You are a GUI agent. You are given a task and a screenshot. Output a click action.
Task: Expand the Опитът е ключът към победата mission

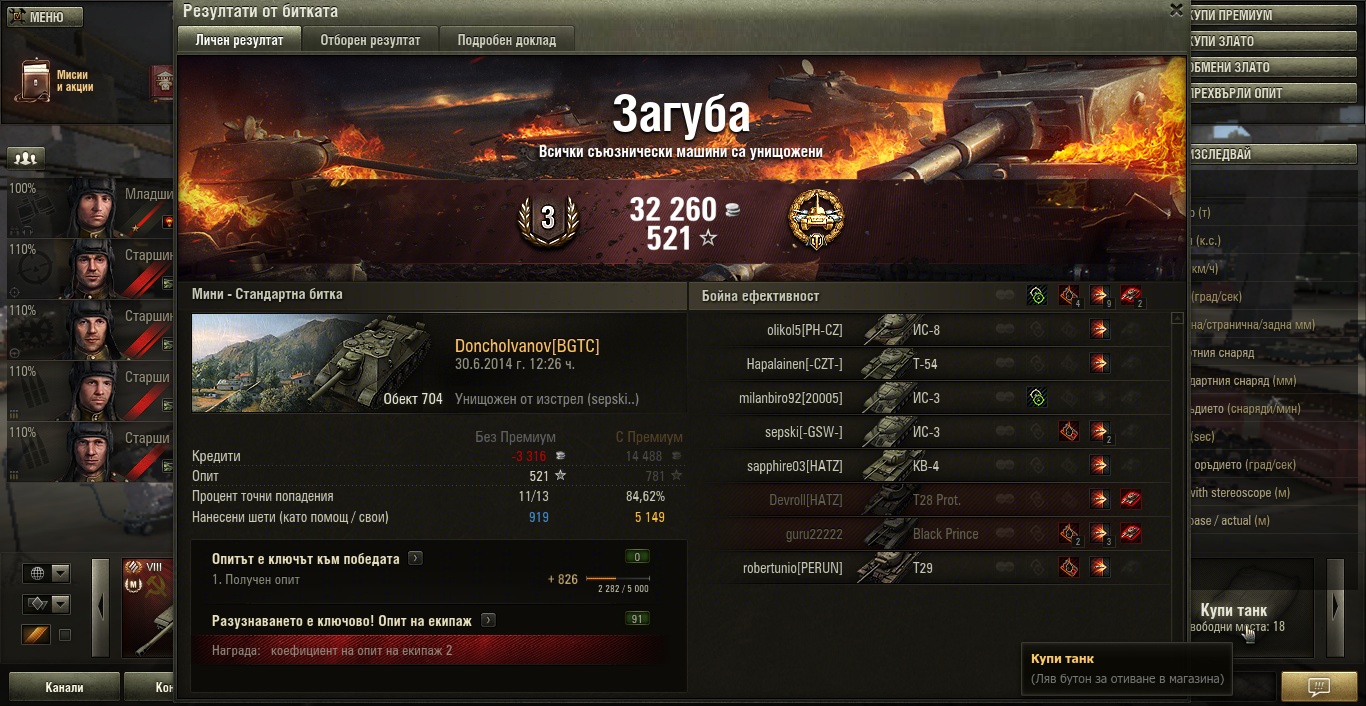click(415, 559)
